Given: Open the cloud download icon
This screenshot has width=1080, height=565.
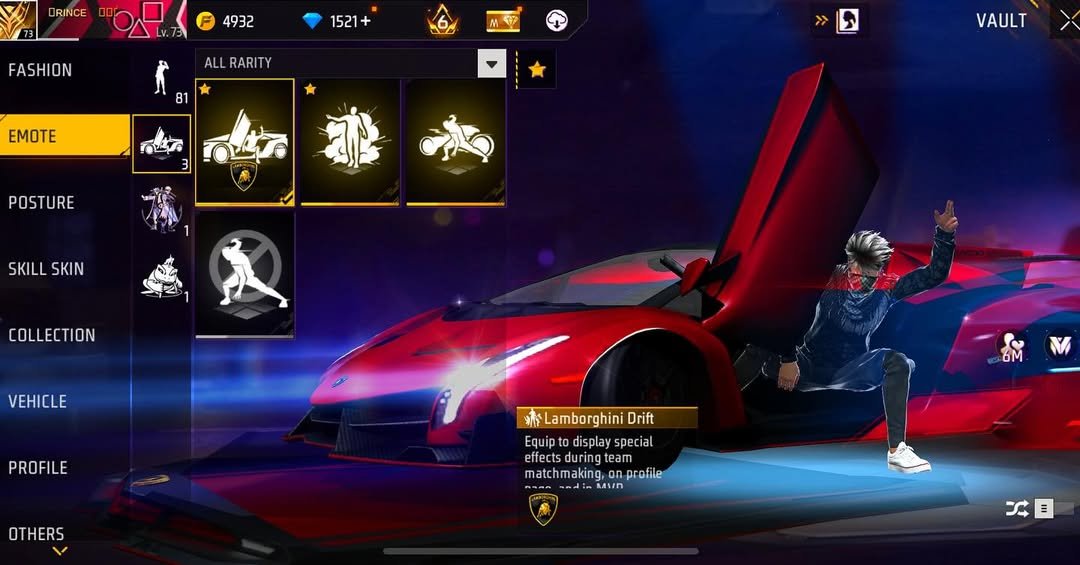Looking at the screenshot, I should click(557, 21).
